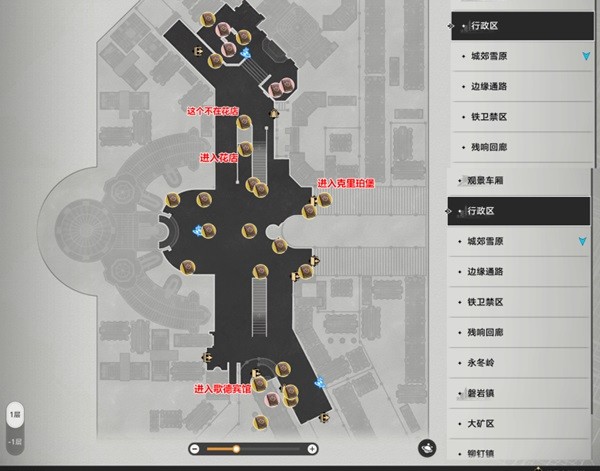Switch to floor 1层
The width and height of the screenshot is (600, 471).
(x=15, y=412)
